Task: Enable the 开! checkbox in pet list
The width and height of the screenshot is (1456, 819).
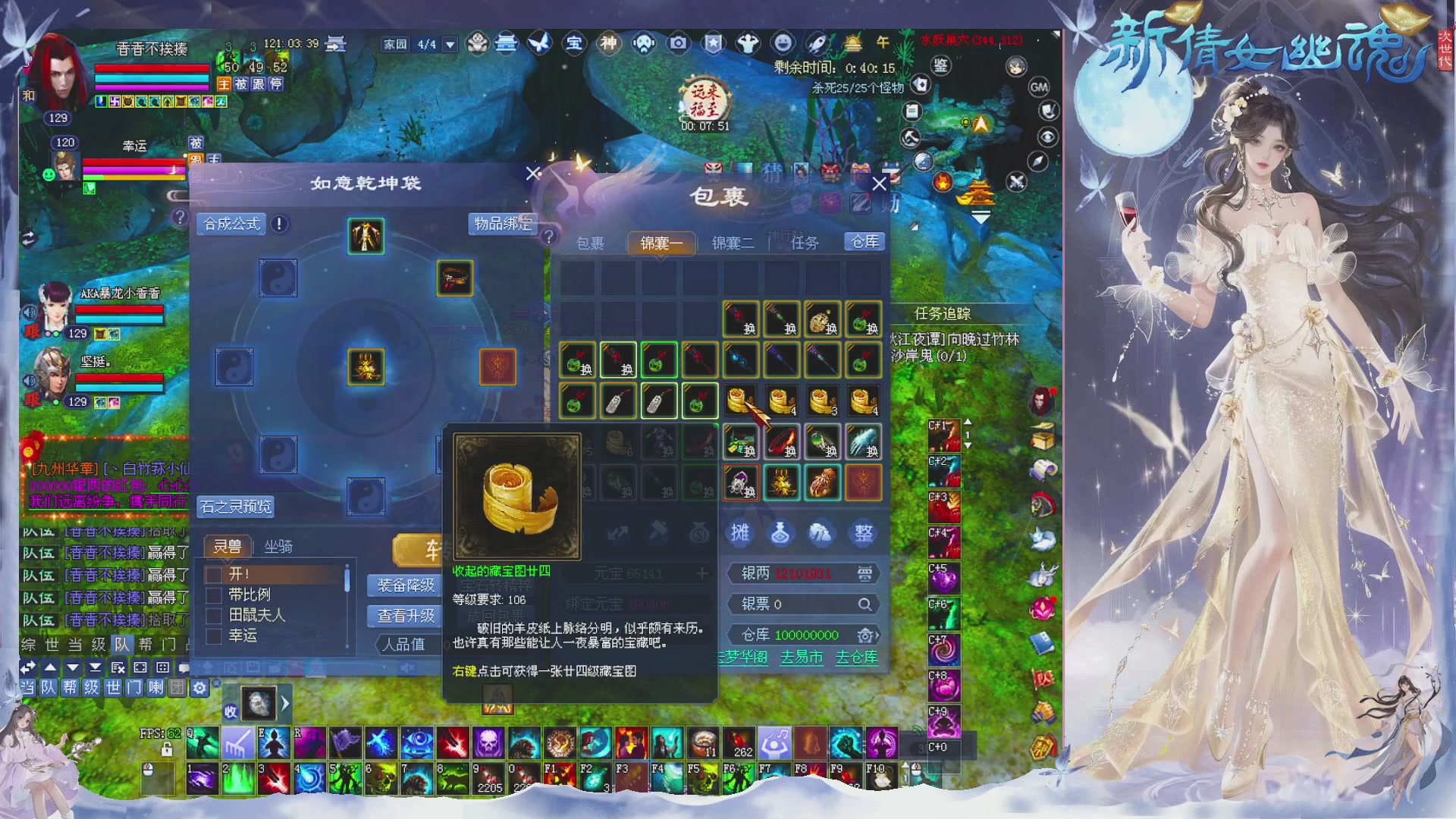Action: click(213, 574)
